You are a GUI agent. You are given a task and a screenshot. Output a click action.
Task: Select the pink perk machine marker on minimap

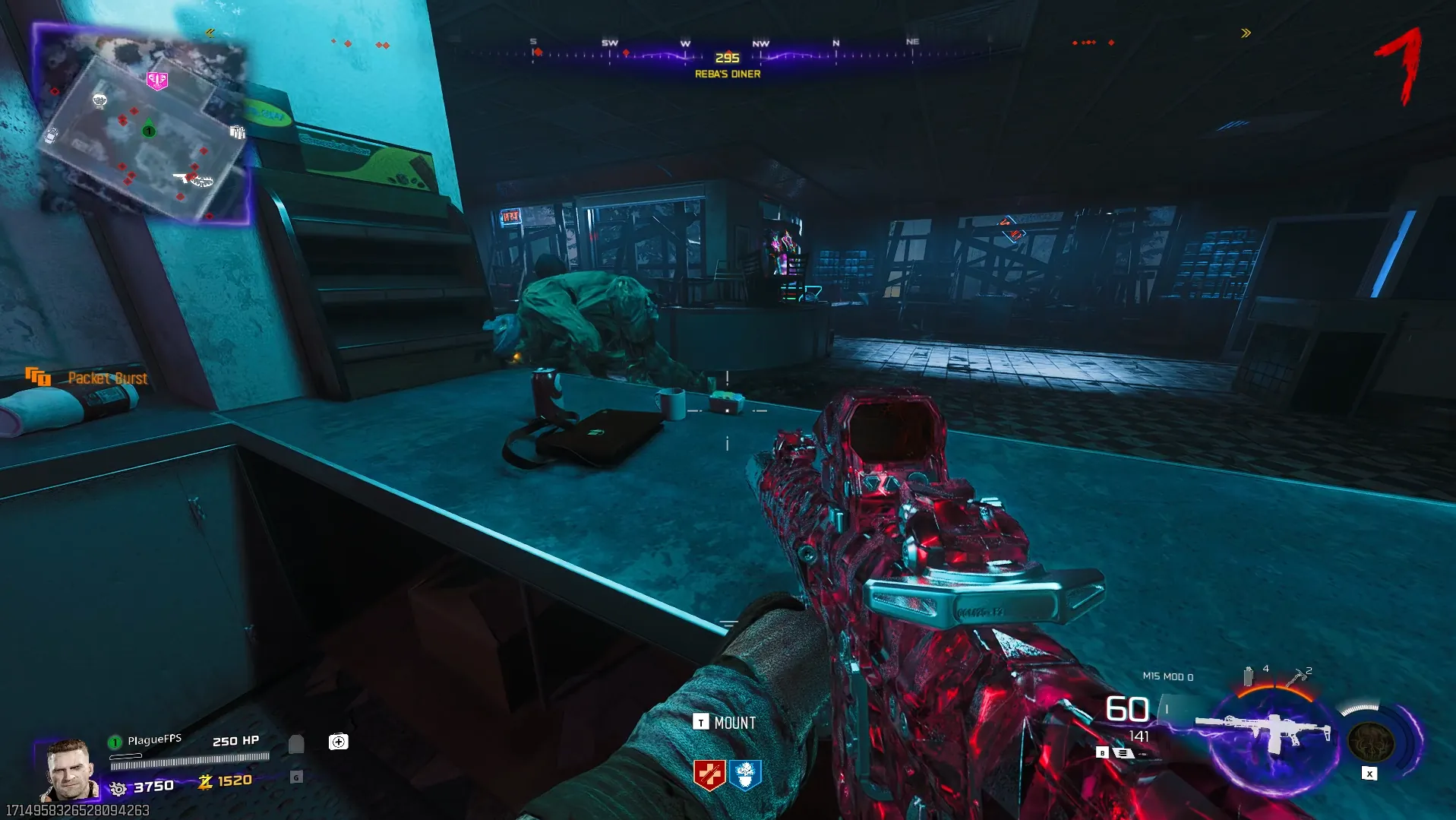[157, 80]
